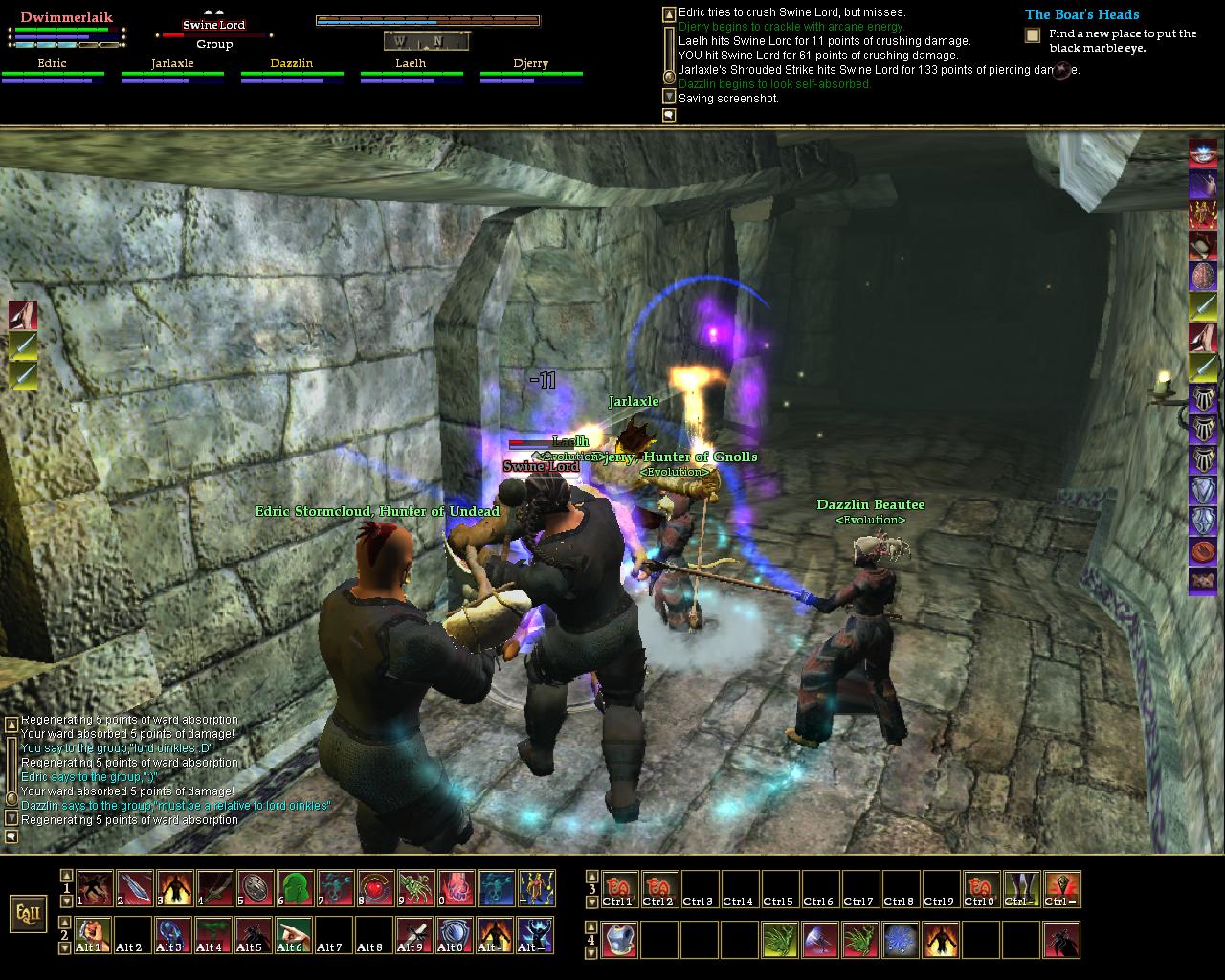Screen dimensions: 1225x980
Task: Toggle the black marble eye quest checkbox
Action: click(1033, 35)
